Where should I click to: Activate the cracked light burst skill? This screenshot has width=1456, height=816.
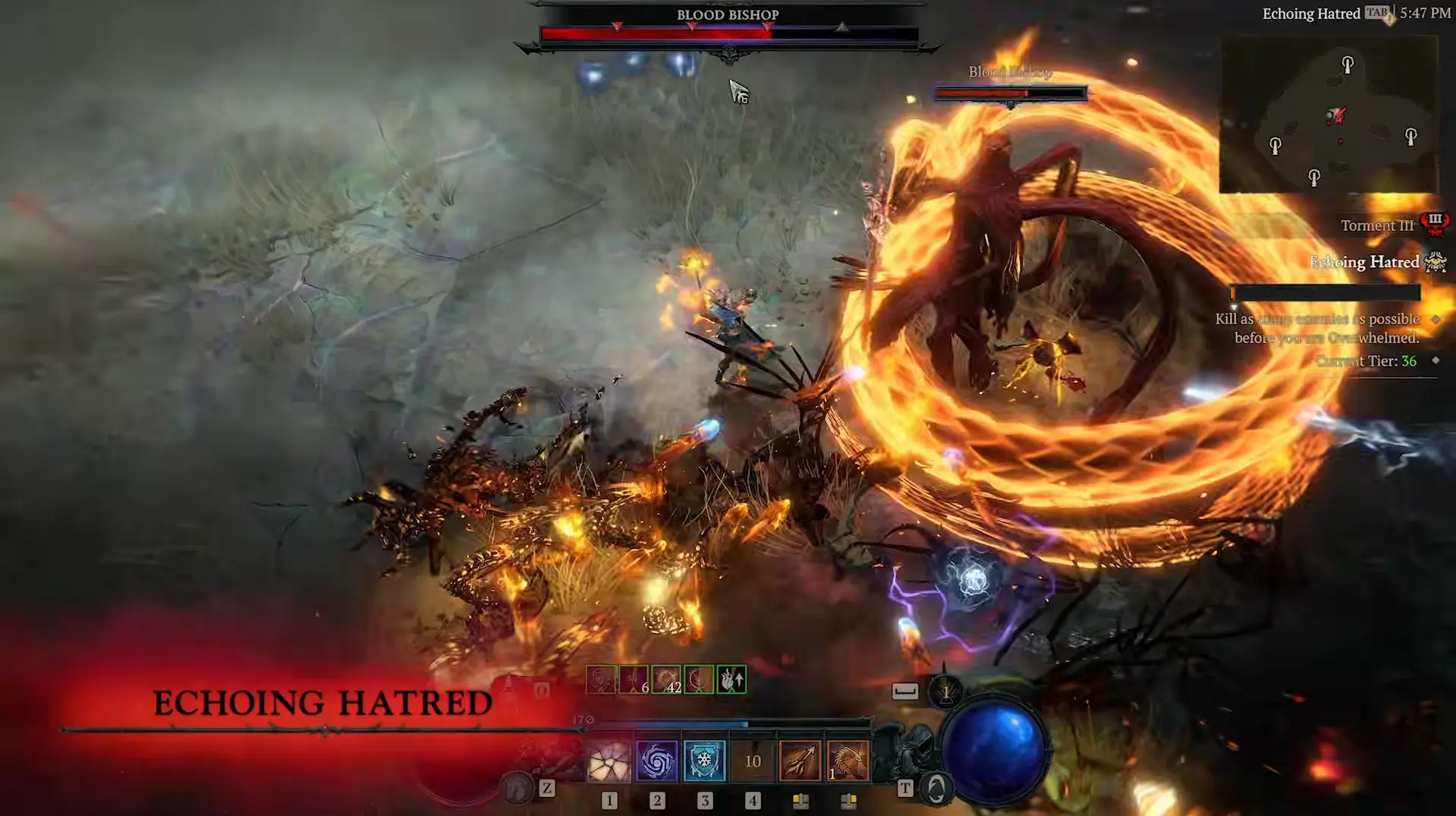(x=609, y=761)
